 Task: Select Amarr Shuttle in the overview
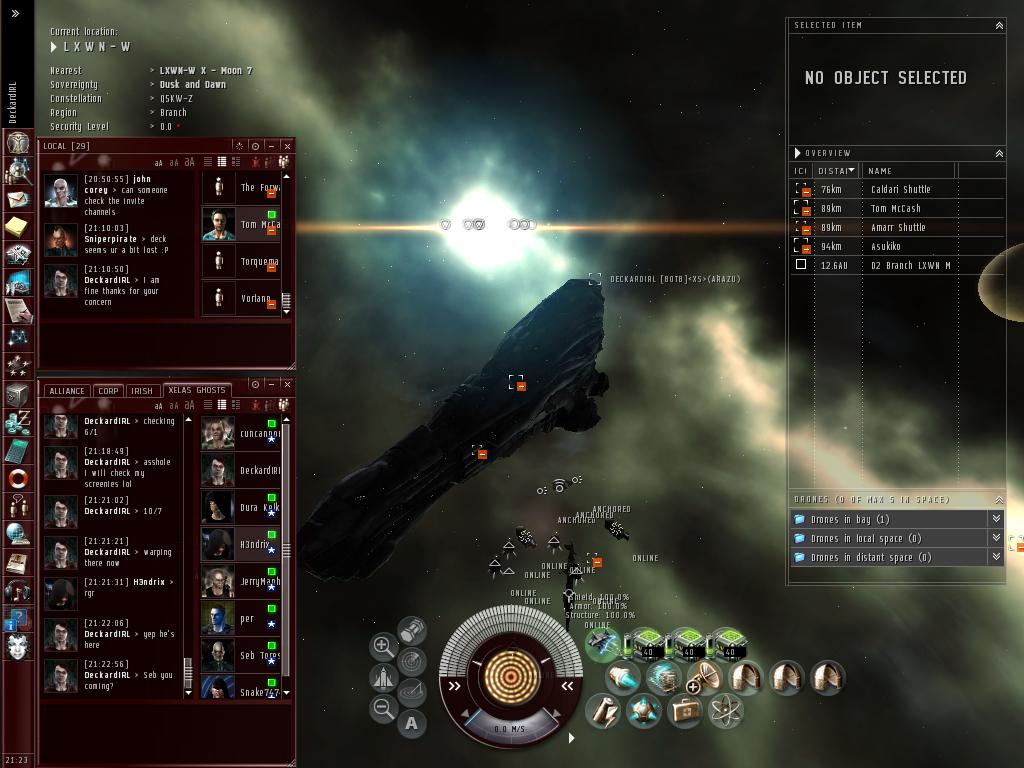point(897,227)
